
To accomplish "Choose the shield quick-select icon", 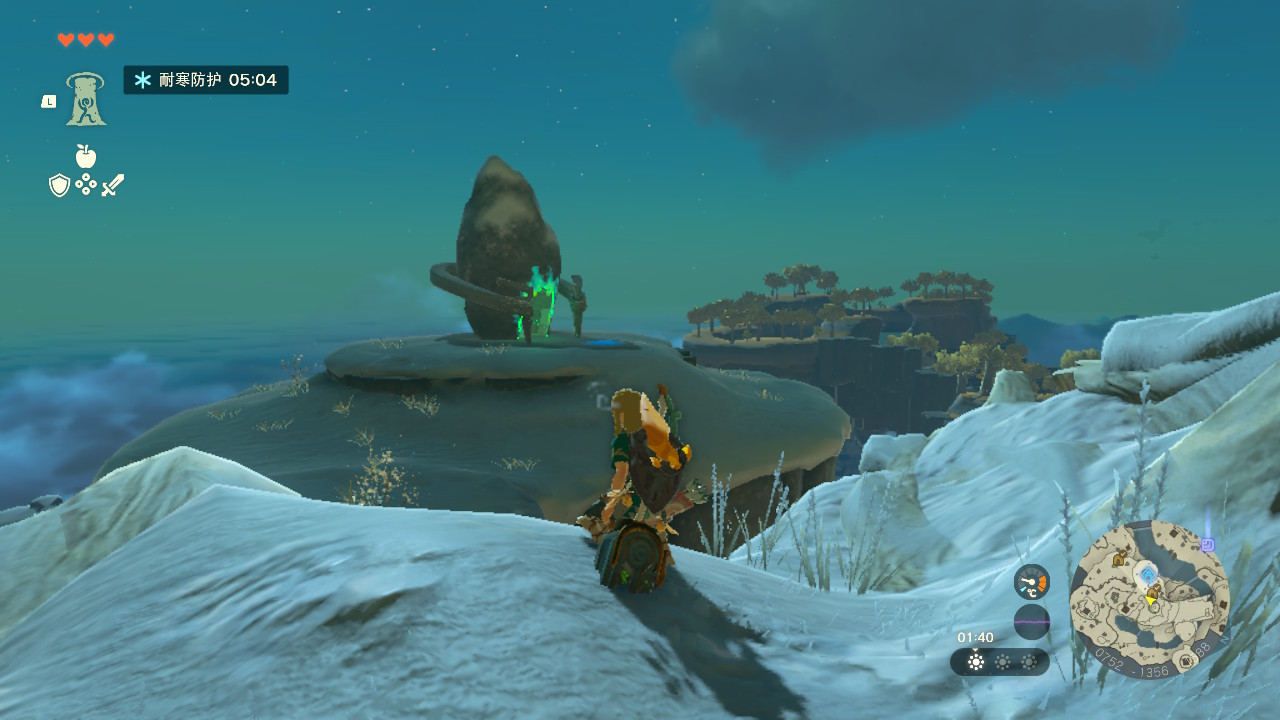I will coord(59,185).
